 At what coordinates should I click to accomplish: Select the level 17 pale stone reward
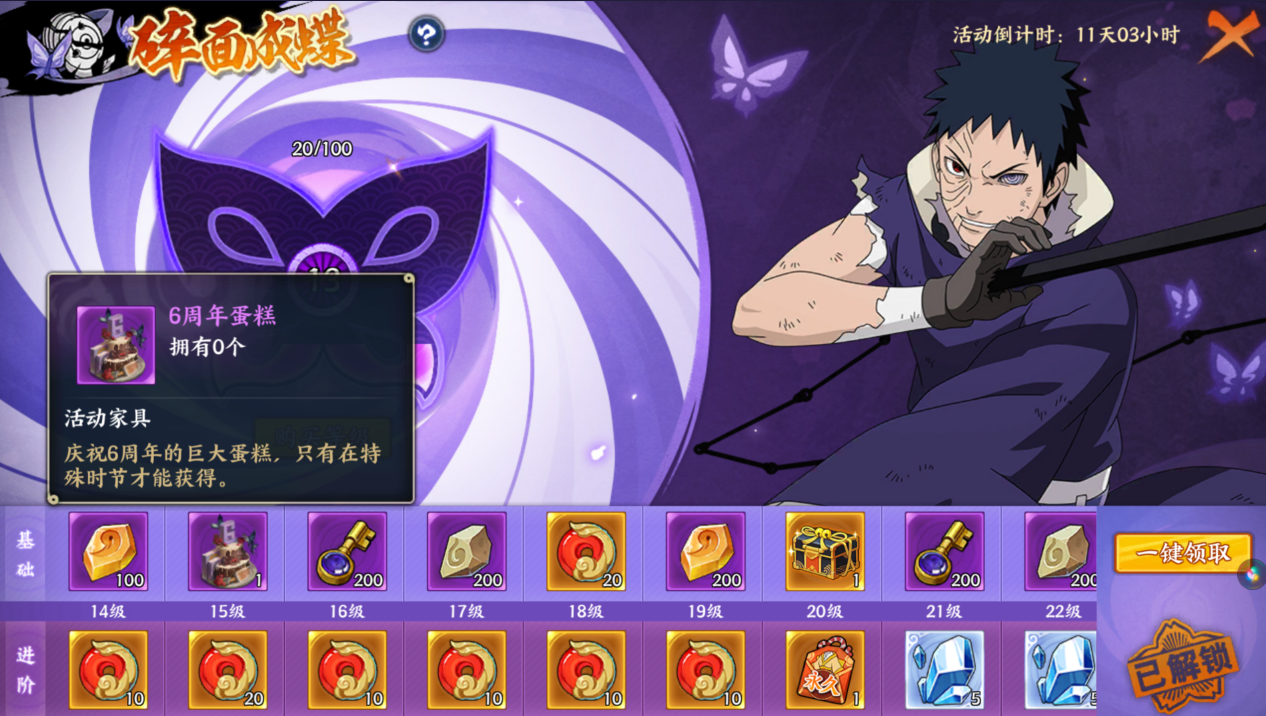[x=467, y=551]
